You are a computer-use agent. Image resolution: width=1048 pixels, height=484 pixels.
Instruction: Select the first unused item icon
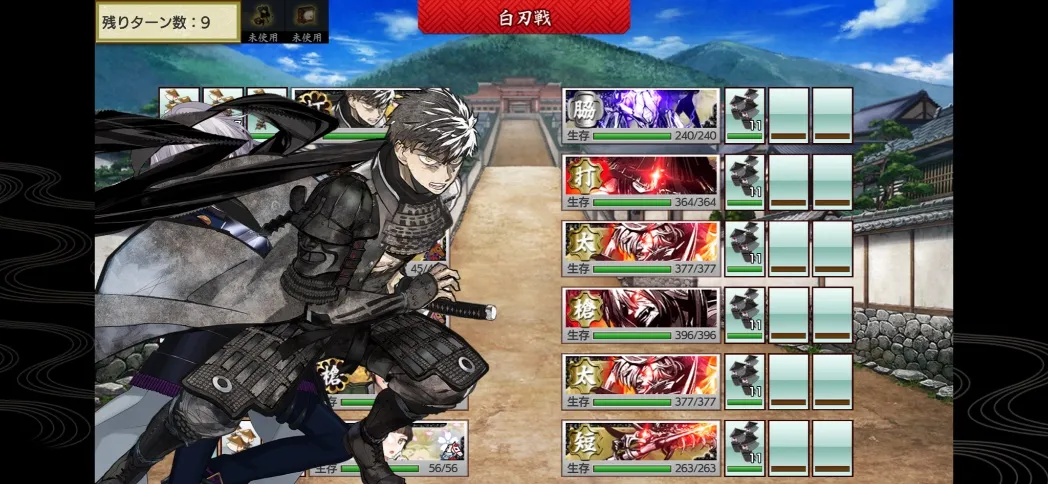click(264, 18)
